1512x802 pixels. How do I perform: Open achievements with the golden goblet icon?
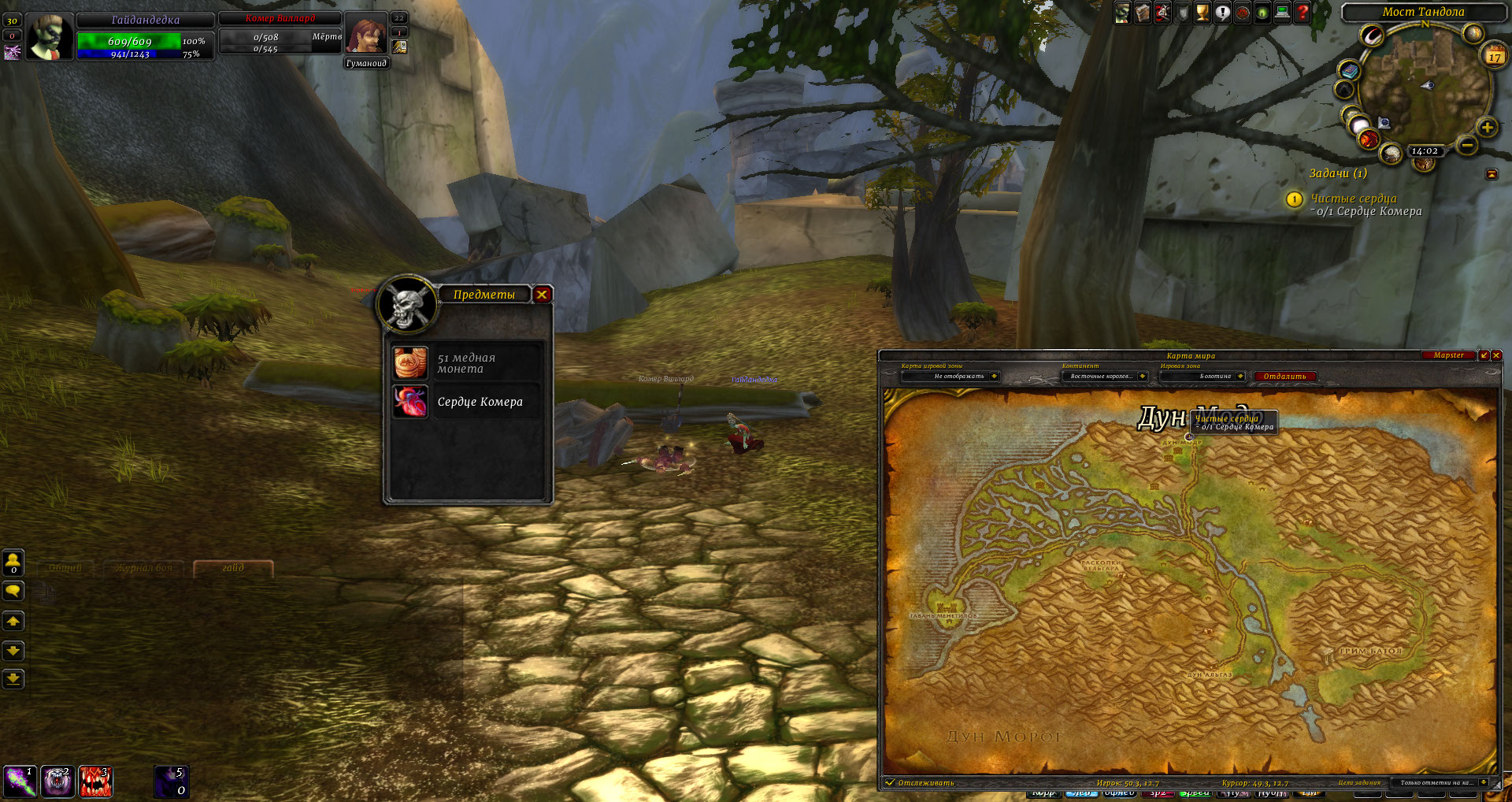click(1202, 13)
